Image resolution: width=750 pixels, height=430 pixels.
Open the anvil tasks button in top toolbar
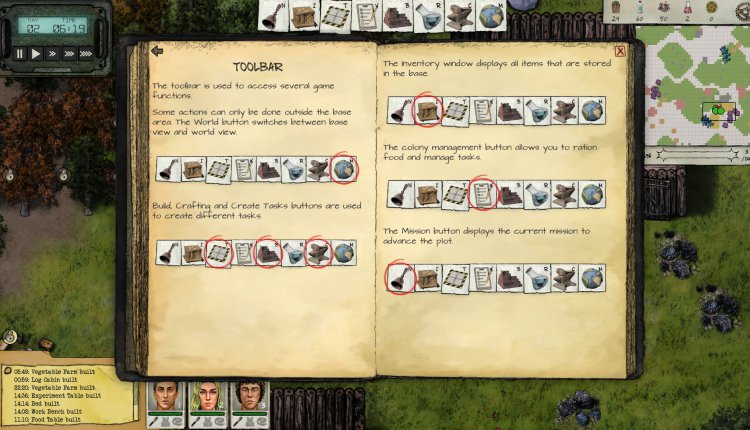[x=459, y=14]
